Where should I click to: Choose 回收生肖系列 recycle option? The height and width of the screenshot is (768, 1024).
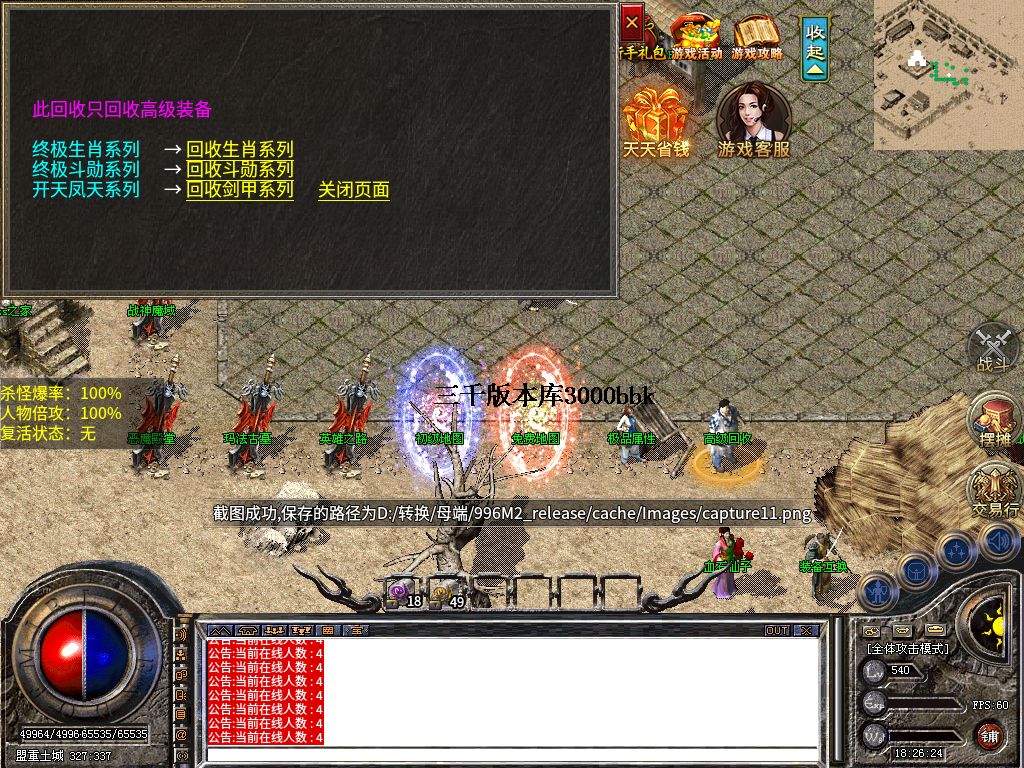point(240,150)
